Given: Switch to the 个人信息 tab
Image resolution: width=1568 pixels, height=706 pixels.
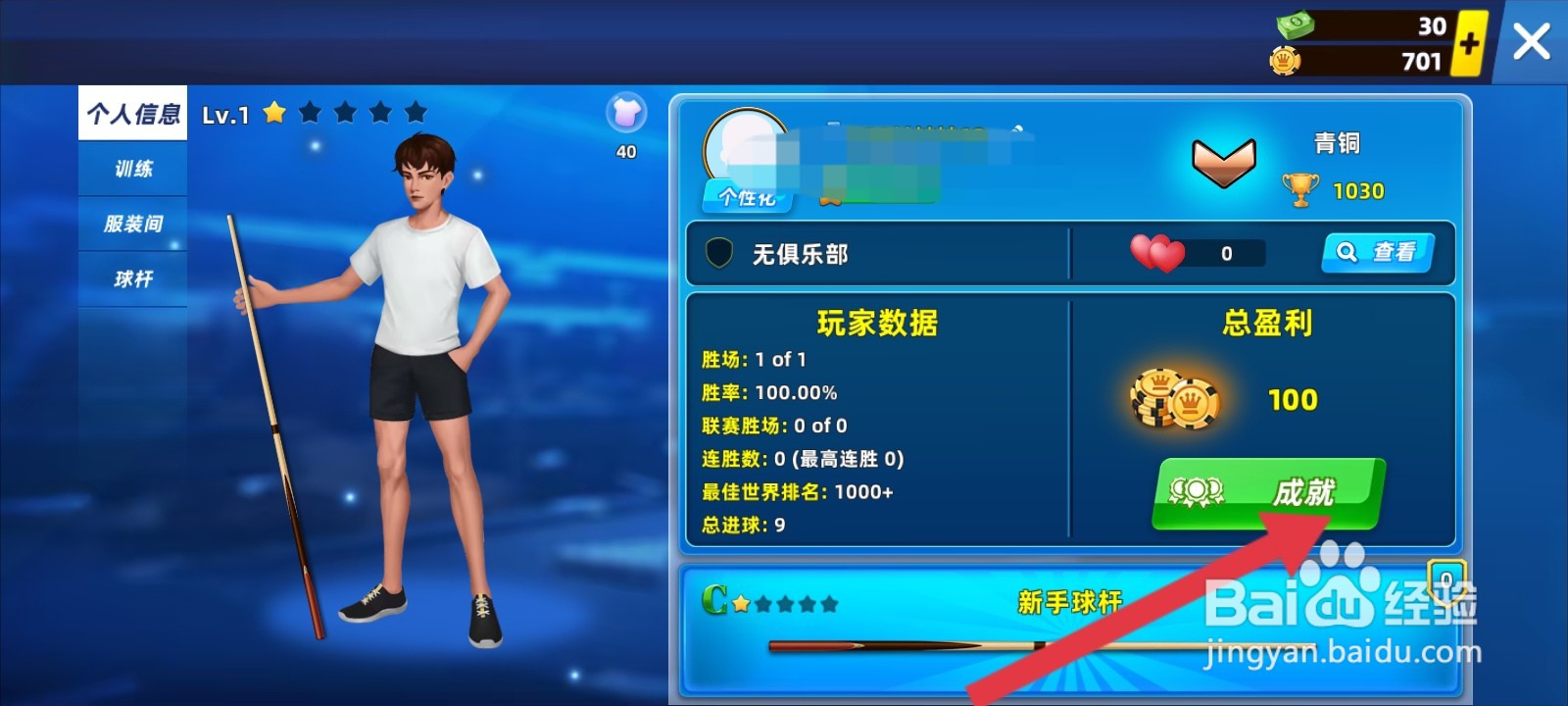Looking at the screenshot, I should coord(132,113).
